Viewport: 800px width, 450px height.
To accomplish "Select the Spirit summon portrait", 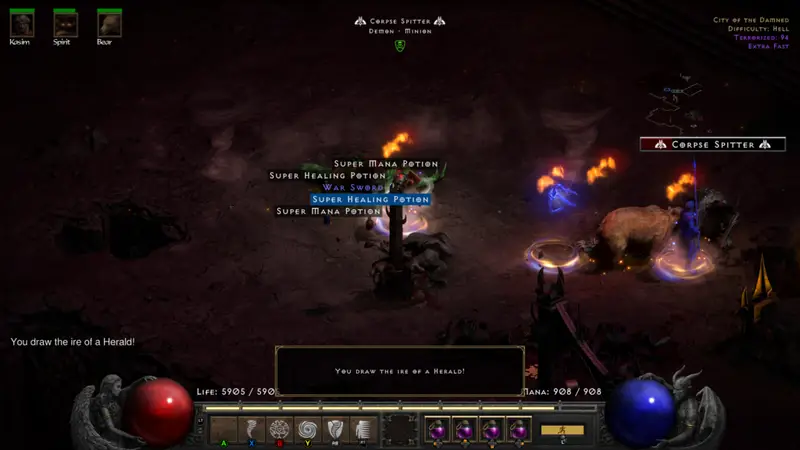I will click(65, 24).
